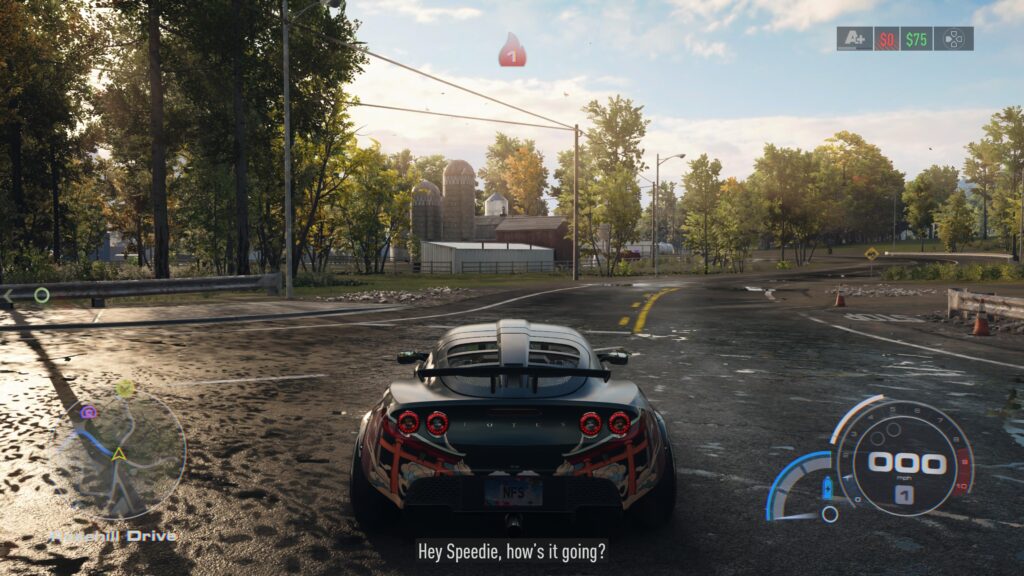Click the green circle waypoint indicator
This screenshot has height=576, width=1024.
click(x=42, y=295)
